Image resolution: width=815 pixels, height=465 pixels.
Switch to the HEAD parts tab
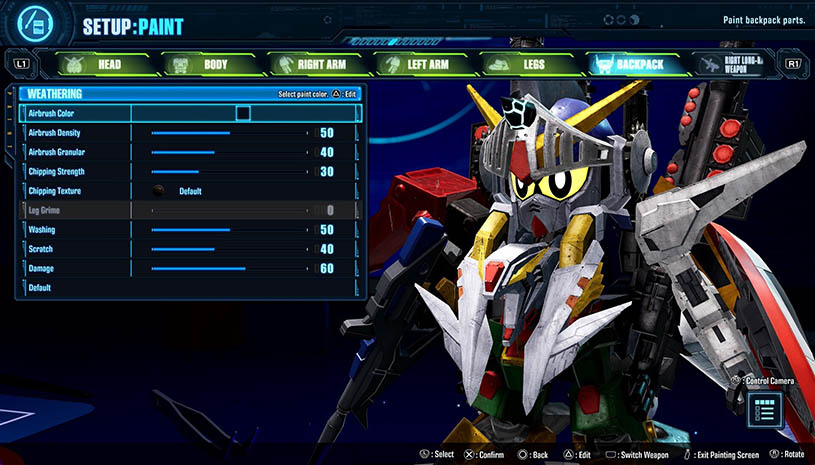coord(95,64)
